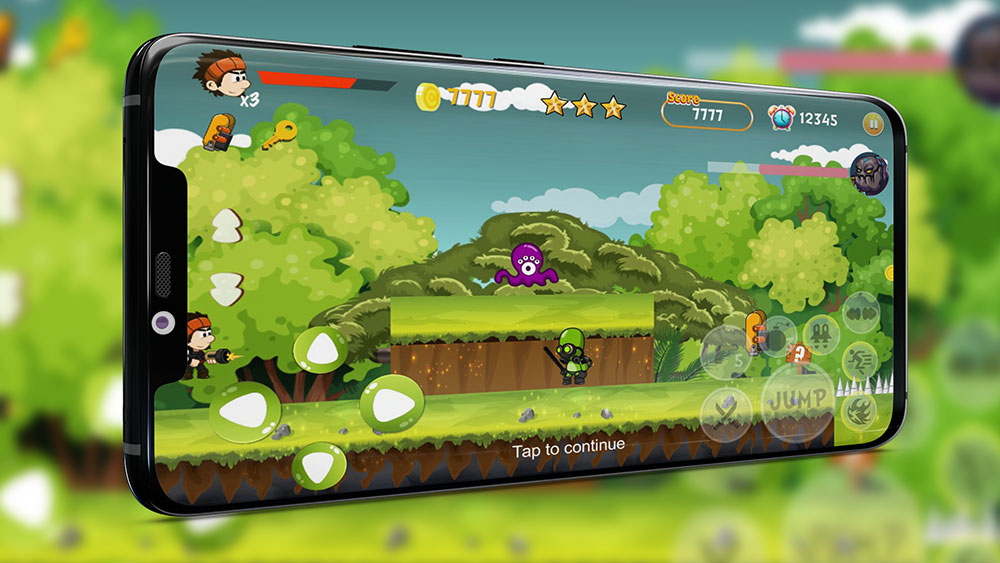Activate the jetpack rocket boots button
1000x563 pixels.
pyautogui.click(x=821, y=331)
